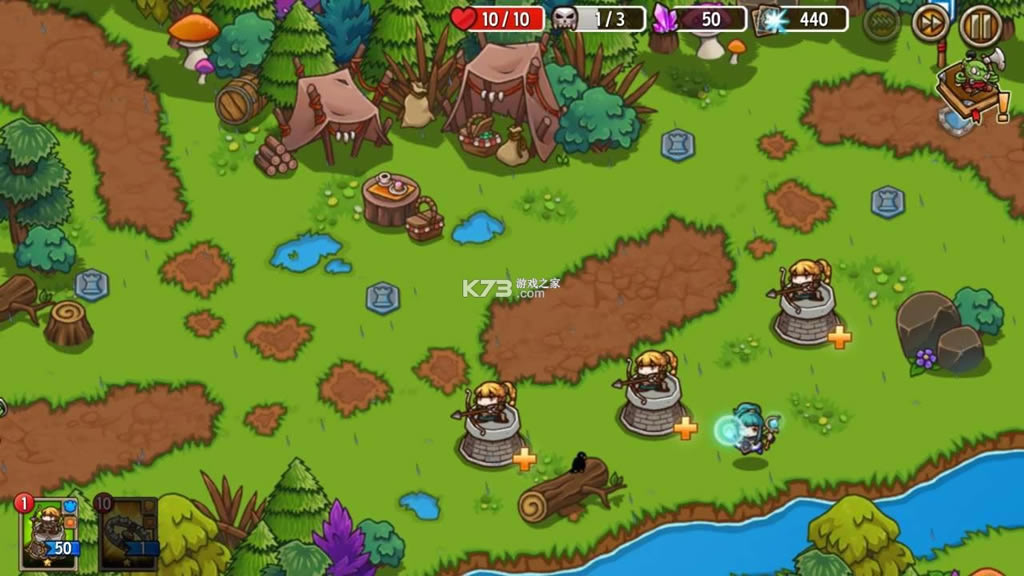Toggle the fast-forward speed button
The height and width of the screenshot is (576, 1024).
(930, 23)
